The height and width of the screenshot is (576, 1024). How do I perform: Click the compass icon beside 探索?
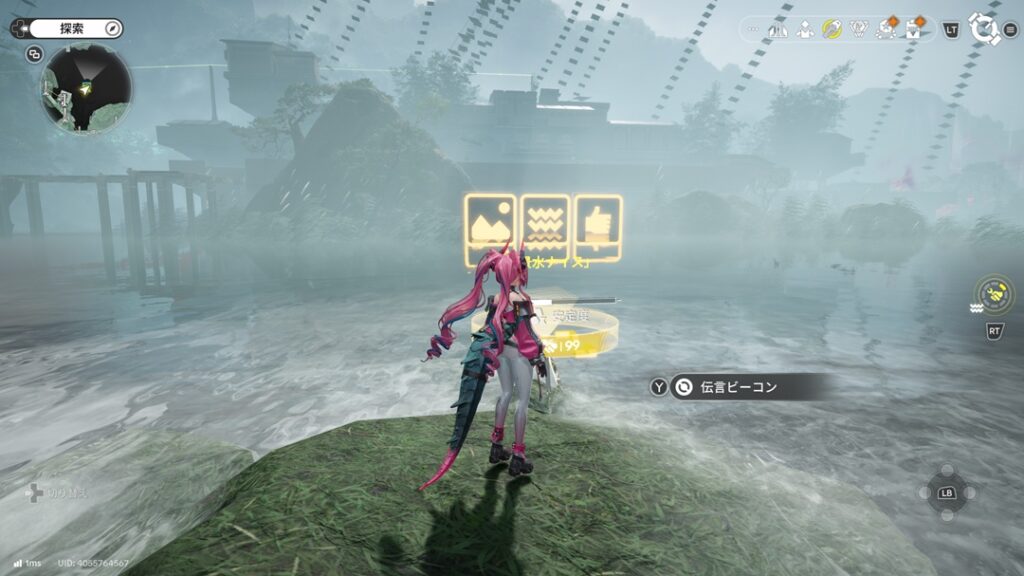click(112, 29)
